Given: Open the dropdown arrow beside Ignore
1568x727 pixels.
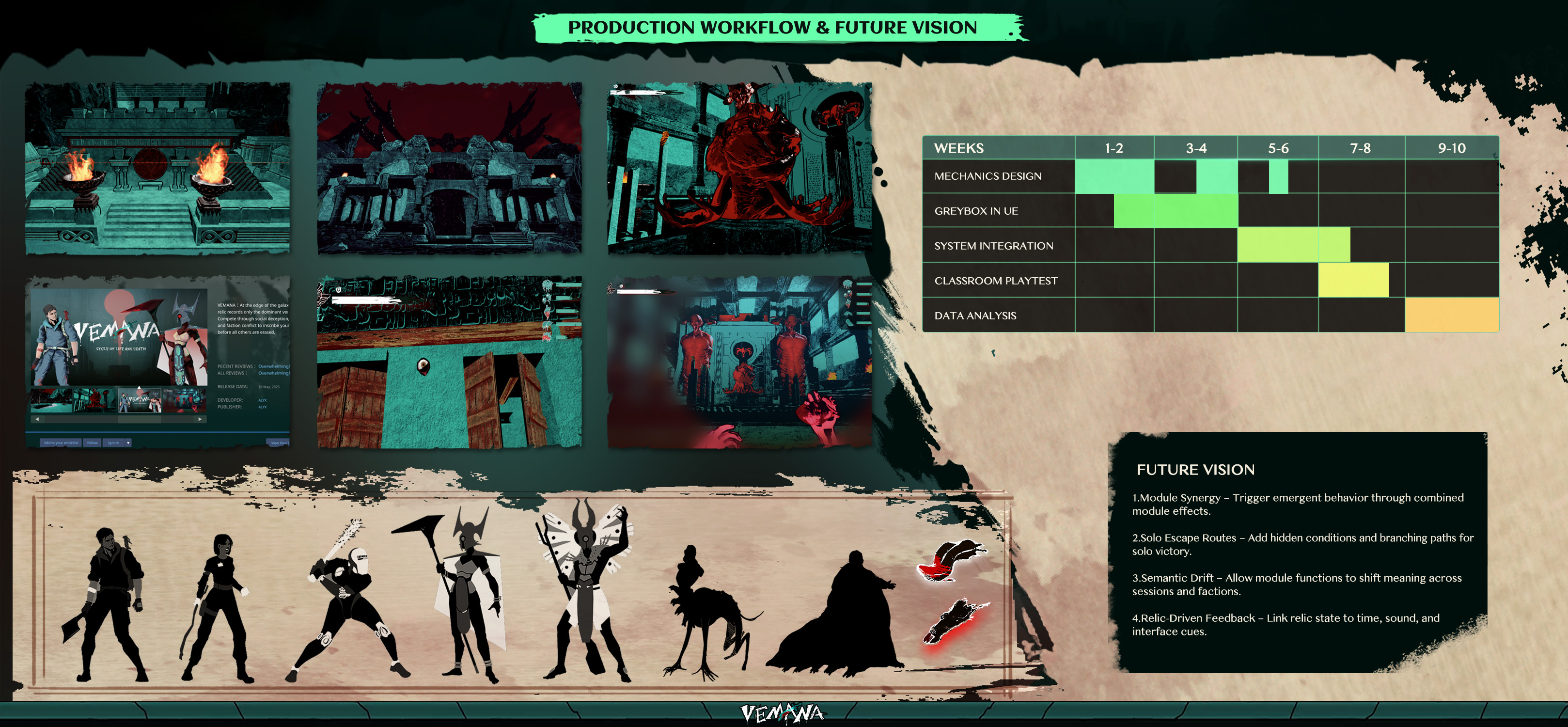Looking at the screenshot, I should 128,443.
